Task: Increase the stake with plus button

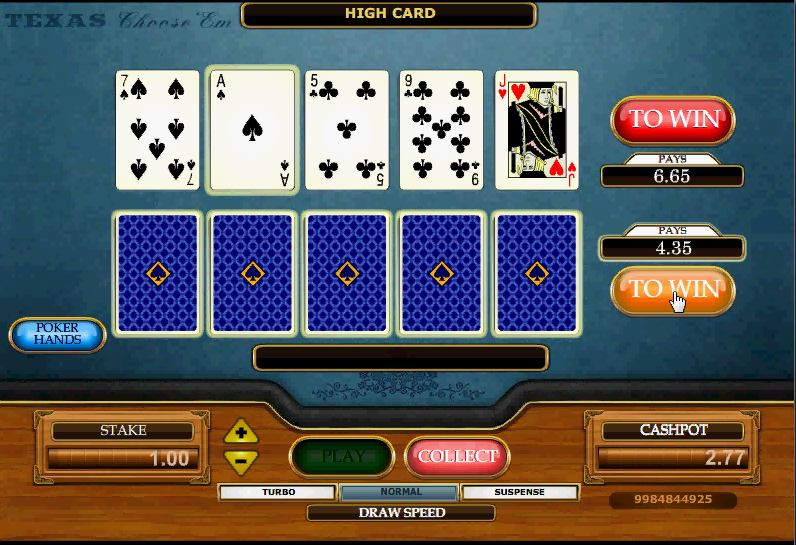Action: 241,433
